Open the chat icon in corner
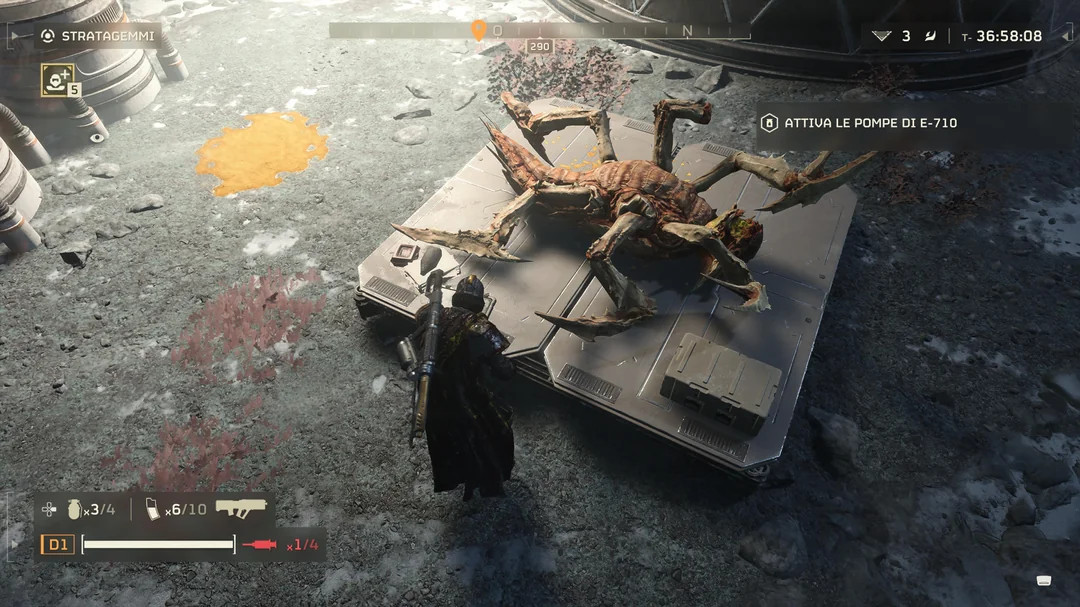 click(1044, 580)
